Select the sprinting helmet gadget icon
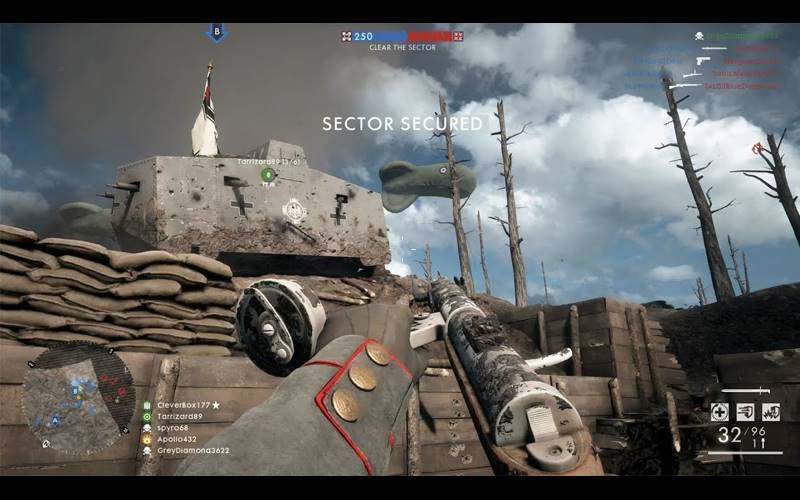 745,412
